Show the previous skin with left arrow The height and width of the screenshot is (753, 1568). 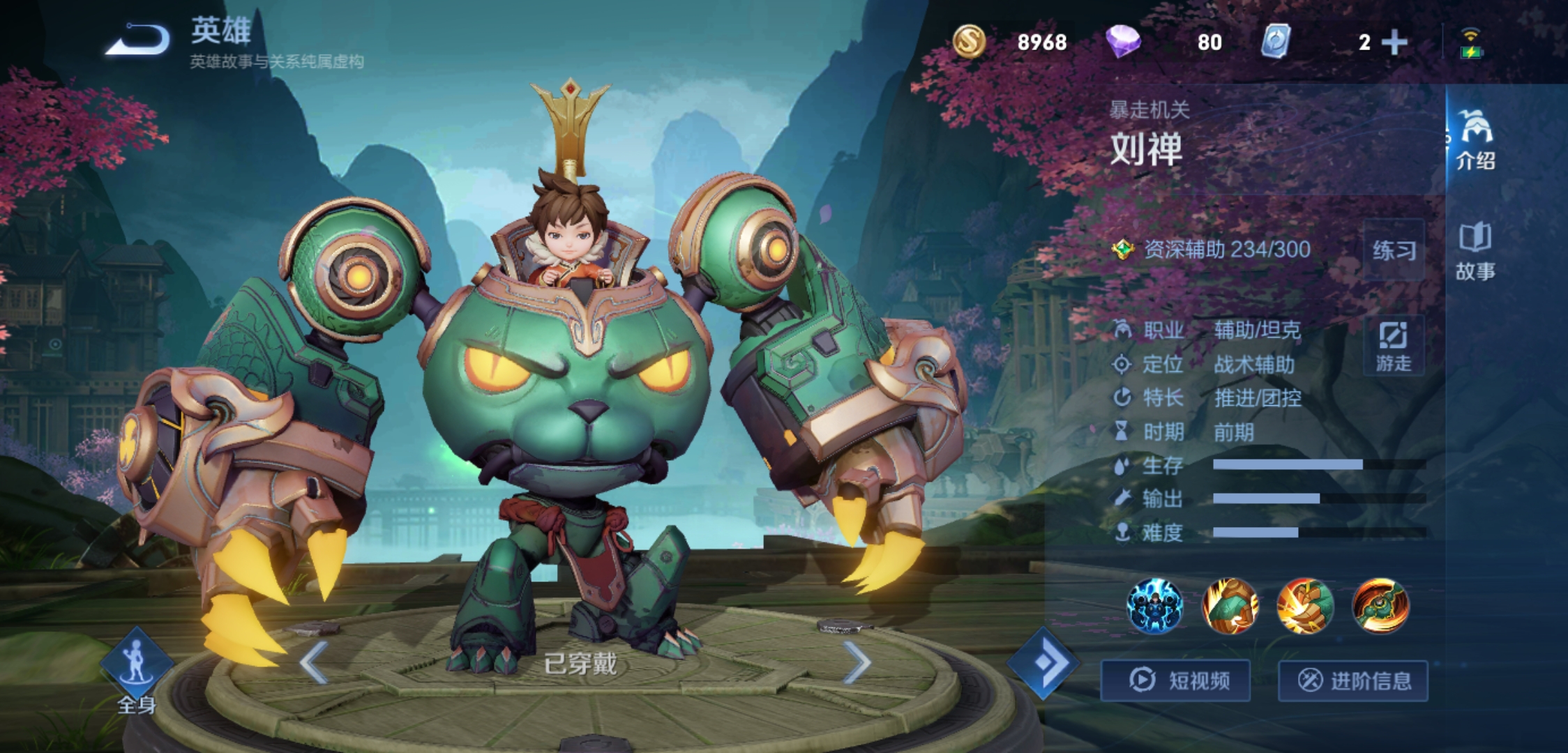[x=314, y=662]
